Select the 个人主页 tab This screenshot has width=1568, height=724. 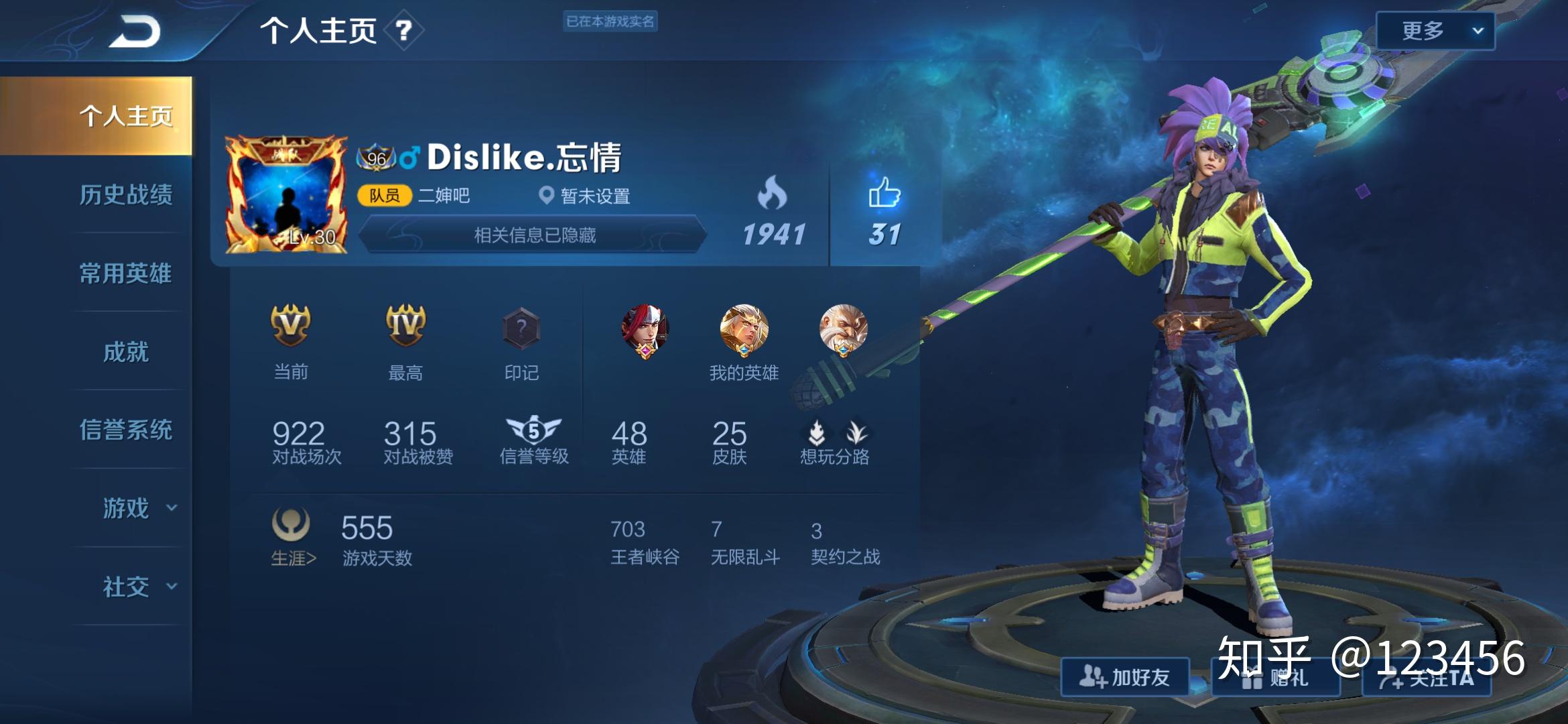pyautogui.click(x=126, y=116)
